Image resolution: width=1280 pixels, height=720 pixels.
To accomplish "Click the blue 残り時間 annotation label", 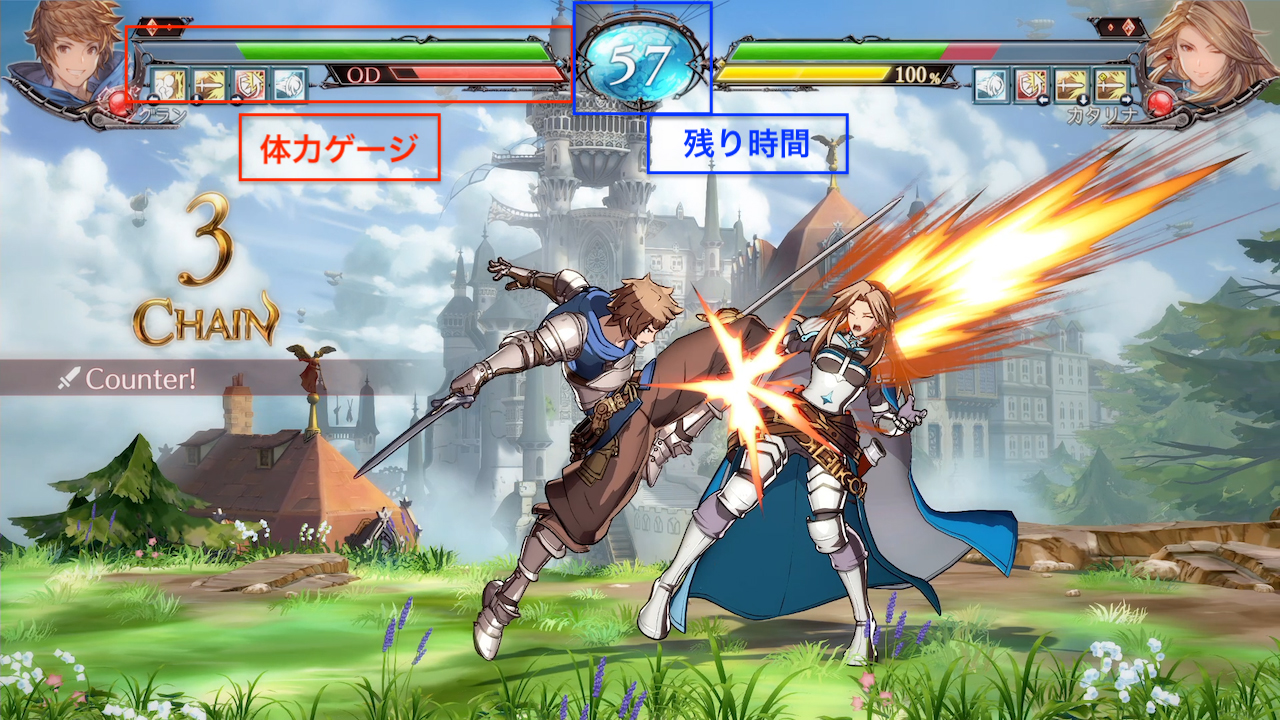I will coord(747,143).
